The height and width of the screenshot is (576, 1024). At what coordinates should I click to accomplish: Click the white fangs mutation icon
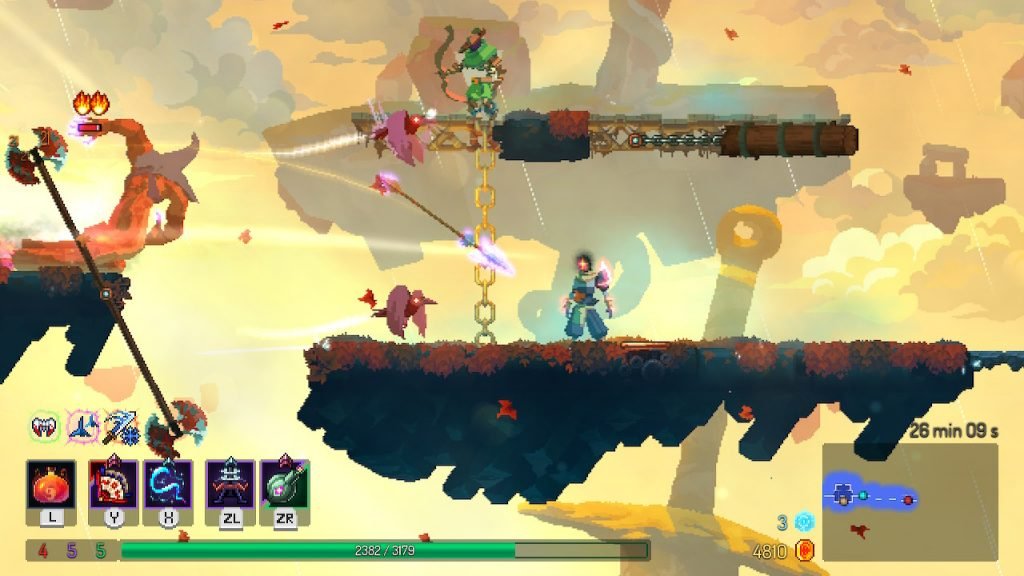pyautogui.click(x=44, y=427)
